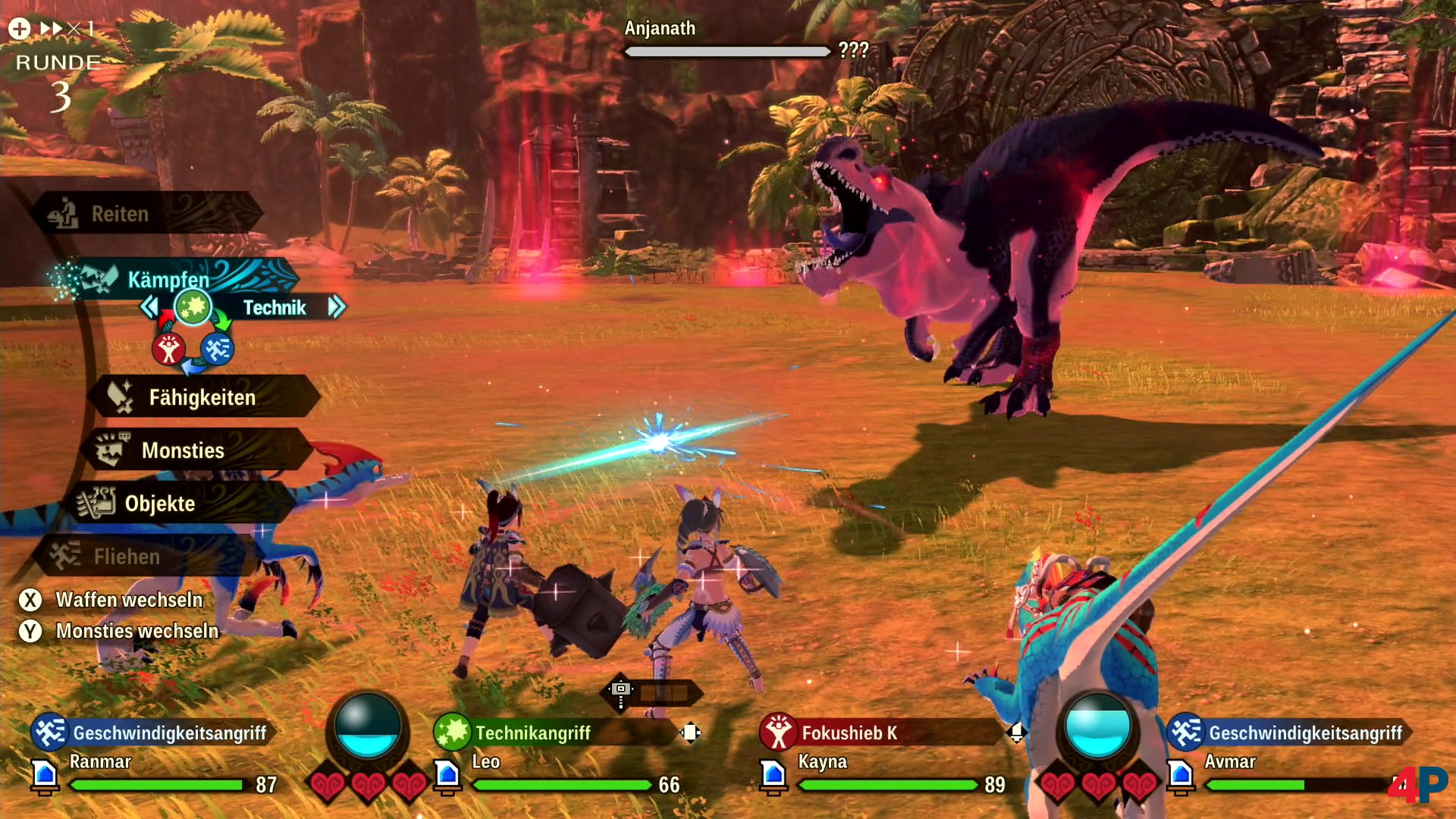This screenshot has width=1456, height=819.
Task: Open the Objekte items menu
Action: (159, 504)
